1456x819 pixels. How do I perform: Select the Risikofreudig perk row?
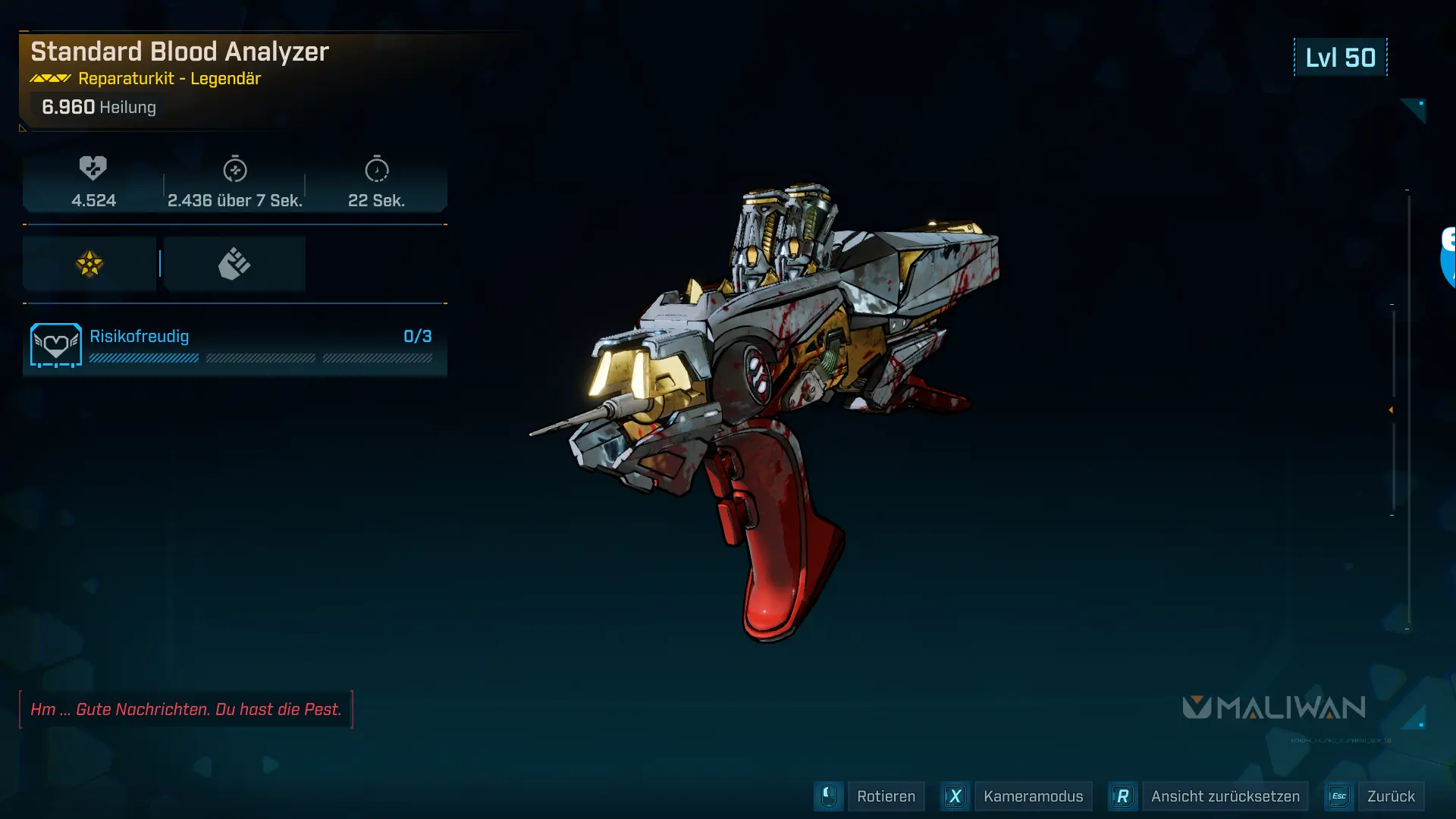click(x=234, y=346)
